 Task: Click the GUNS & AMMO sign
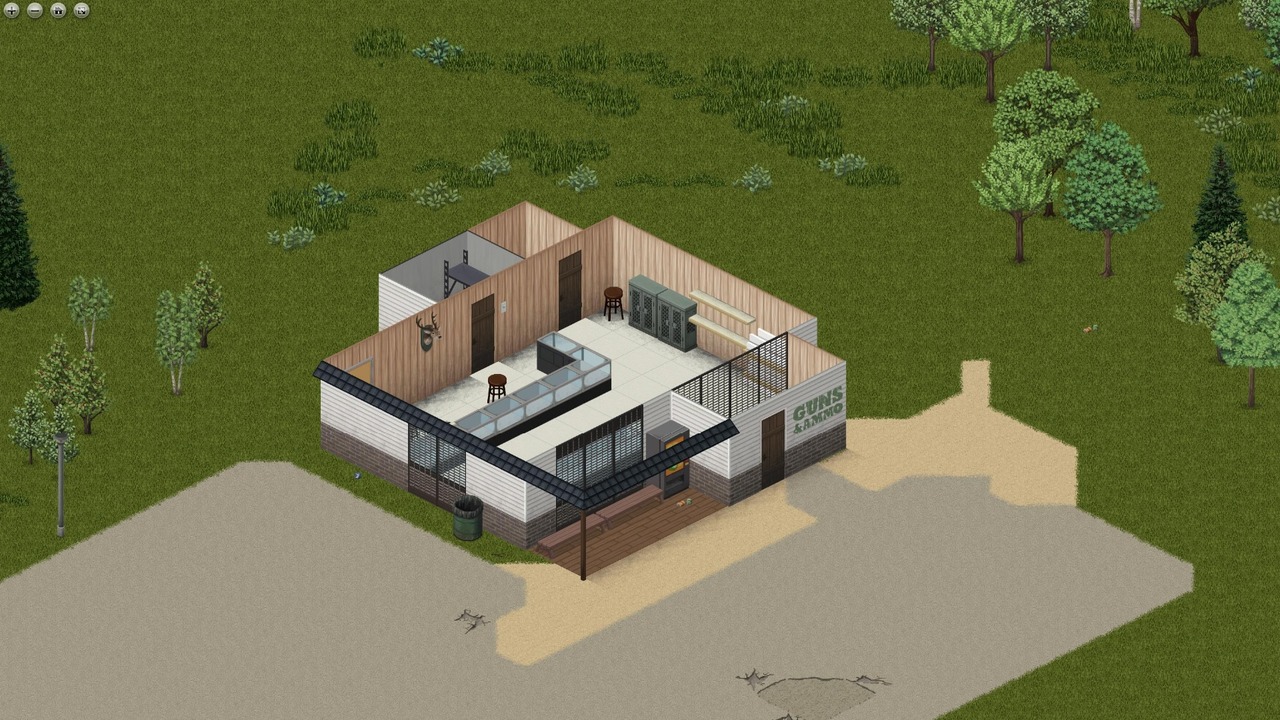coord(818,412)
